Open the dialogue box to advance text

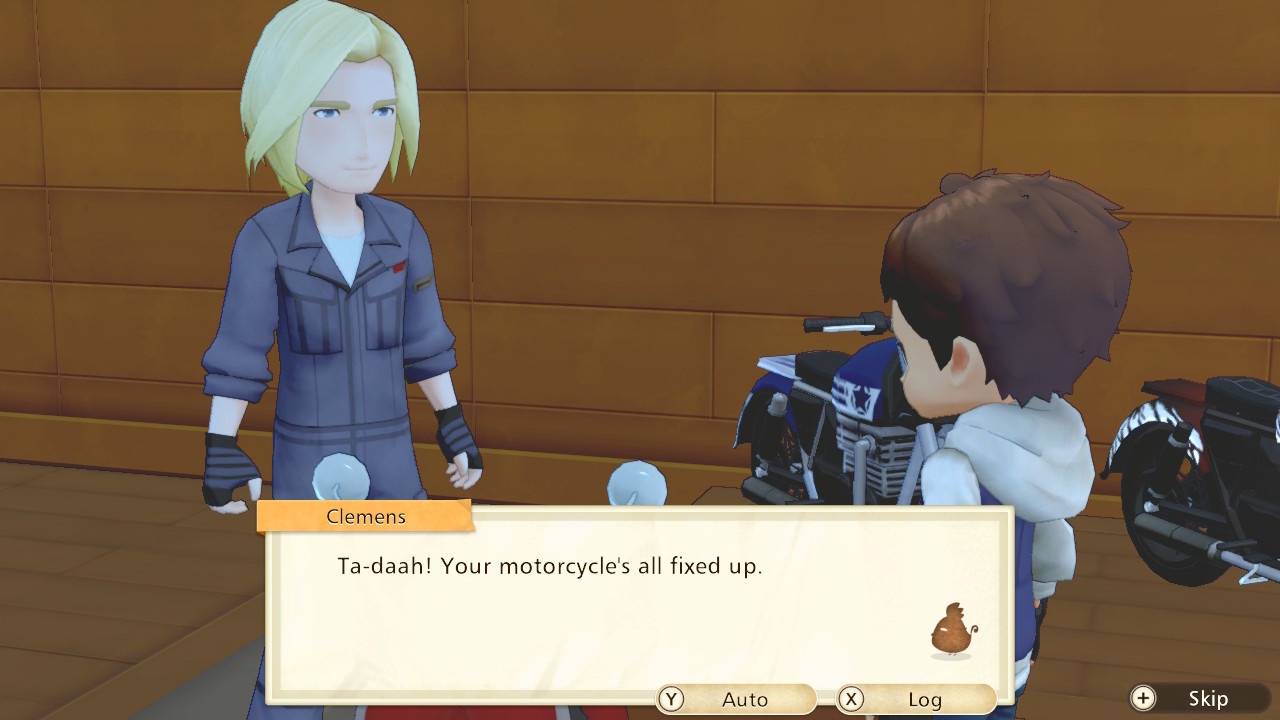[x=630, y=600]
